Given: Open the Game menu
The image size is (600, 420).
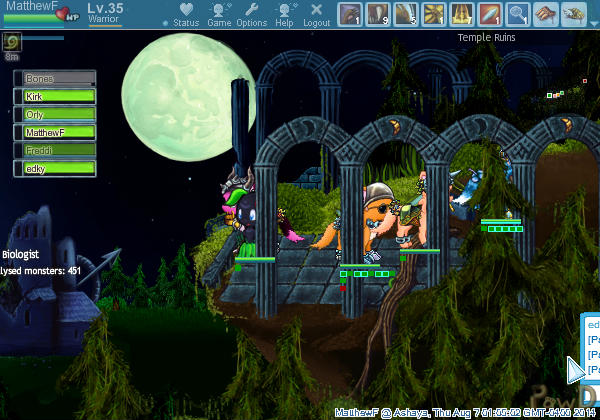Looking at the screenshot, I should coord(219,14).
